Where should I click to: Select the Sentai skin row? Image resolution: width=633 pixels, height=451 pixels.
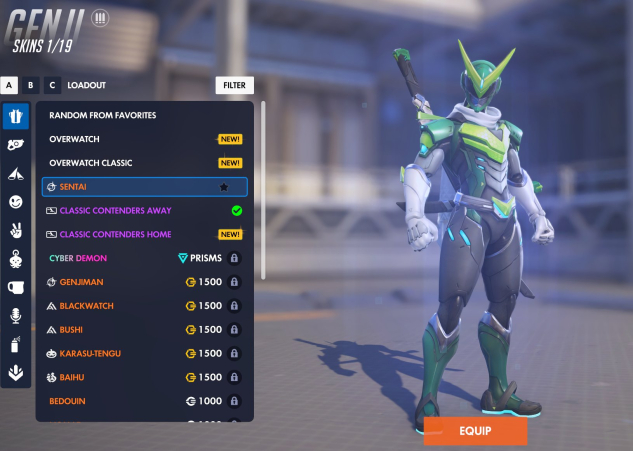(x=145, y=187)
